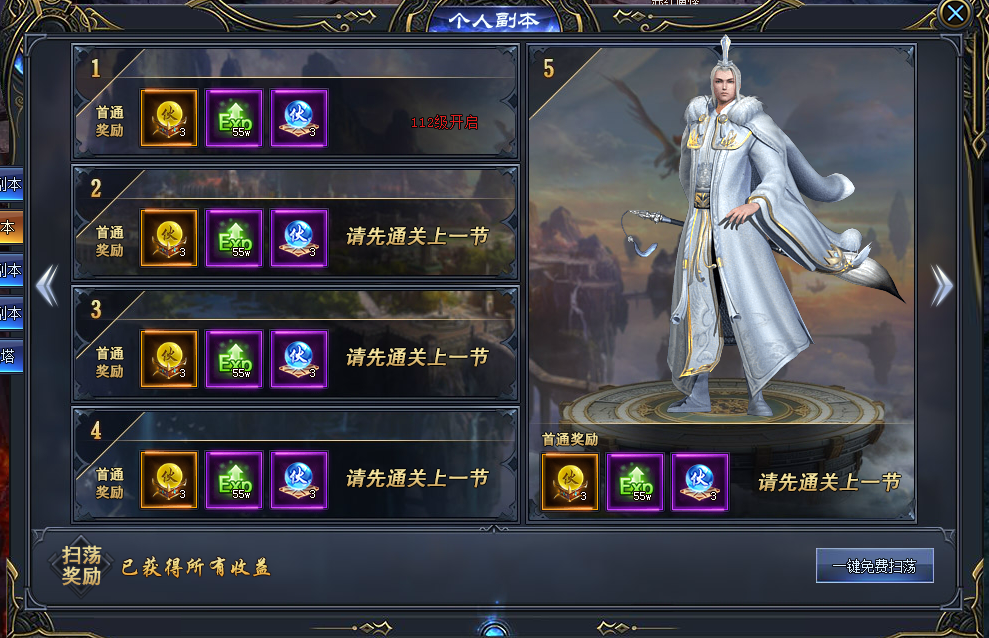
Task: Inspect stage 4 blue orb reward icon
Action: [299, 479]
